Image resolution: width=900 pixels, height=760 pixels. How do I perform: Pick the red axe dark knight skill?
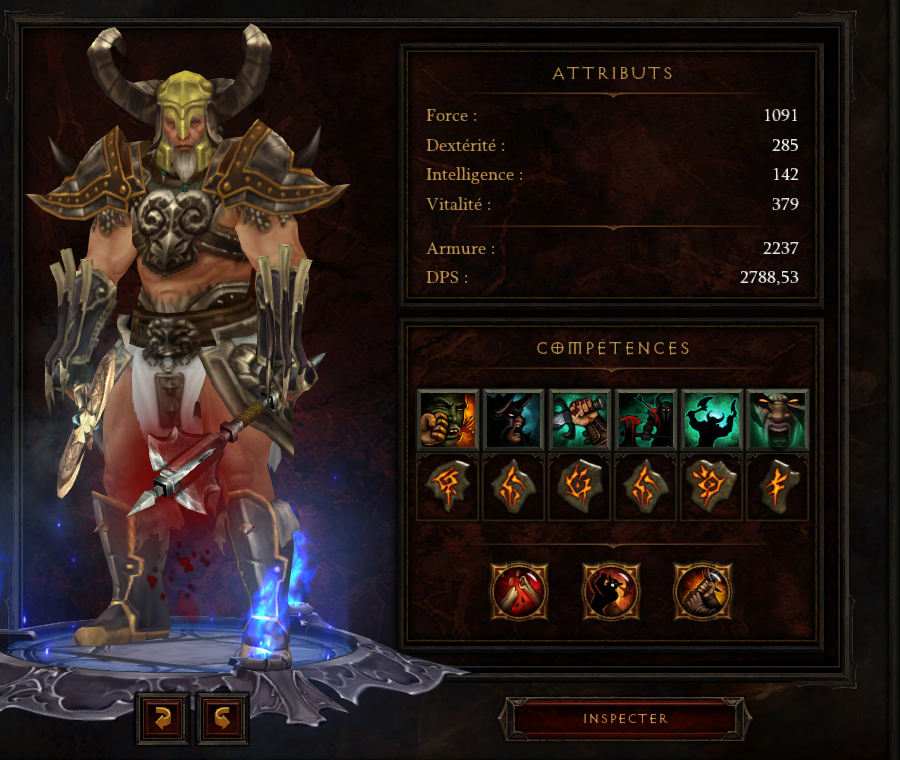click(x=645, y=420)
